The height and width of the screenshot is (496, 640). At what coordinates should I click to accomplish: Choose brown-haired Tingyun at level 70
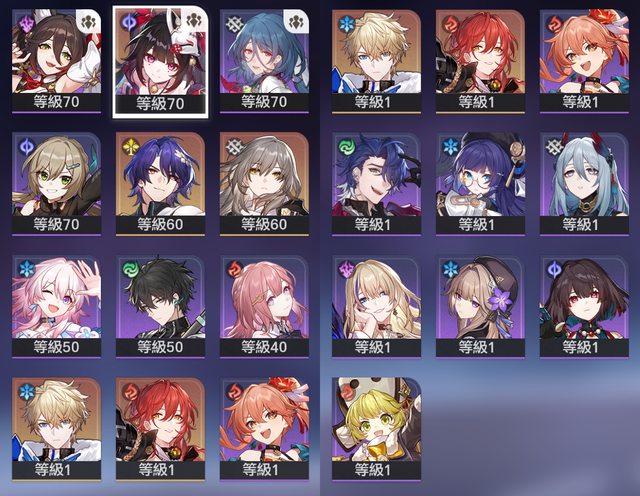coord(56,56)
